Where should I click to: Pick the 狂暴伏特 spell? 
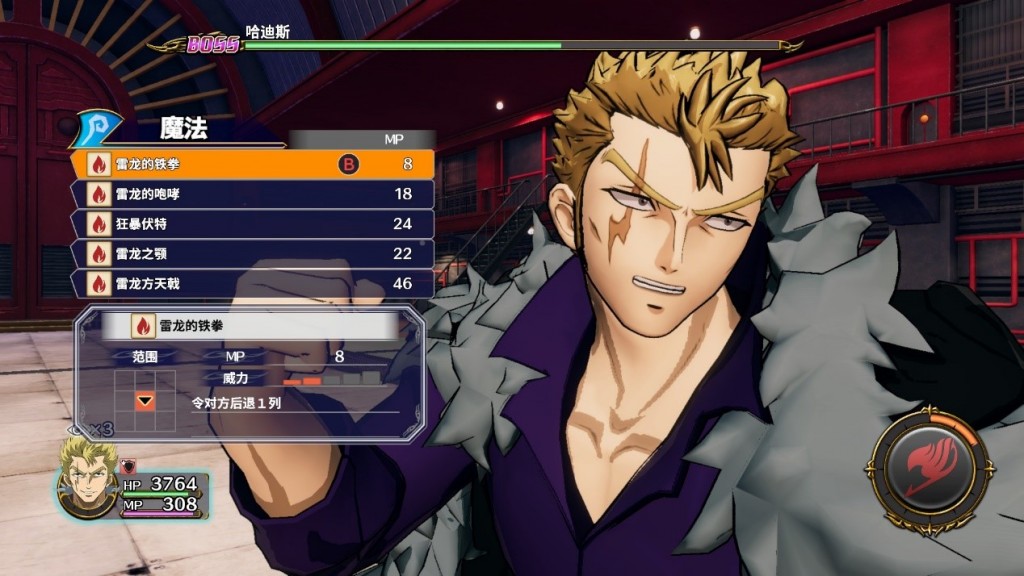250,224
